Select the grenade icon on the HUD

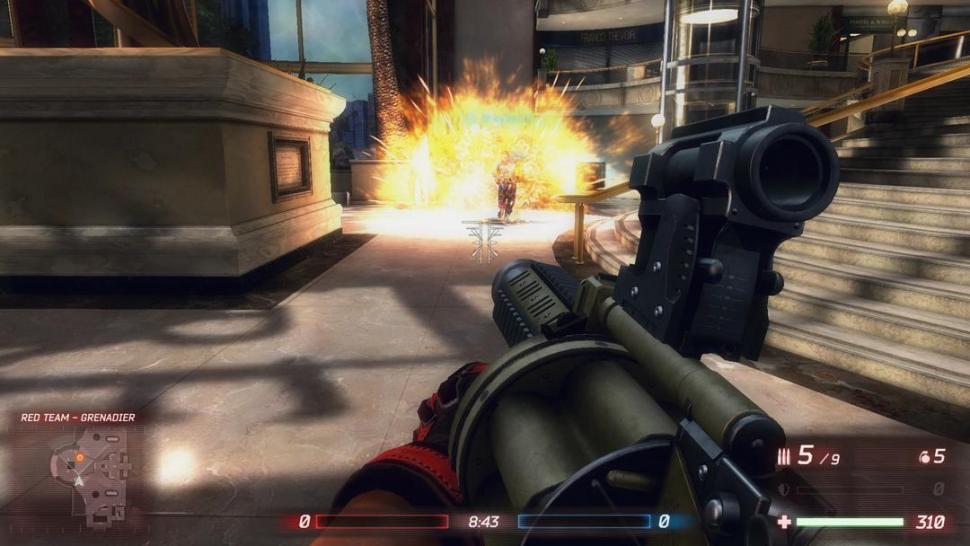pyautogui.click(x=923, y=457)
